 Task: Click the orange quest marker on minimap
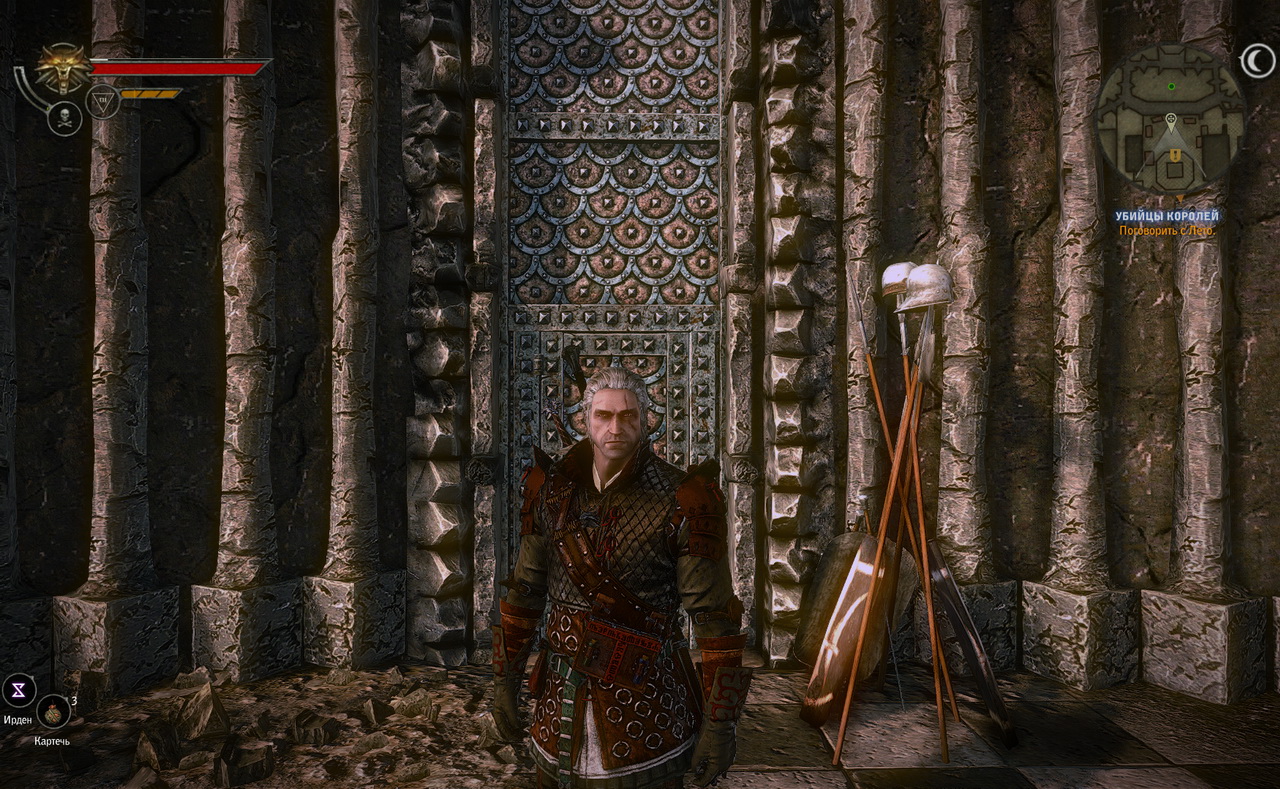(x=1177, y=156)
